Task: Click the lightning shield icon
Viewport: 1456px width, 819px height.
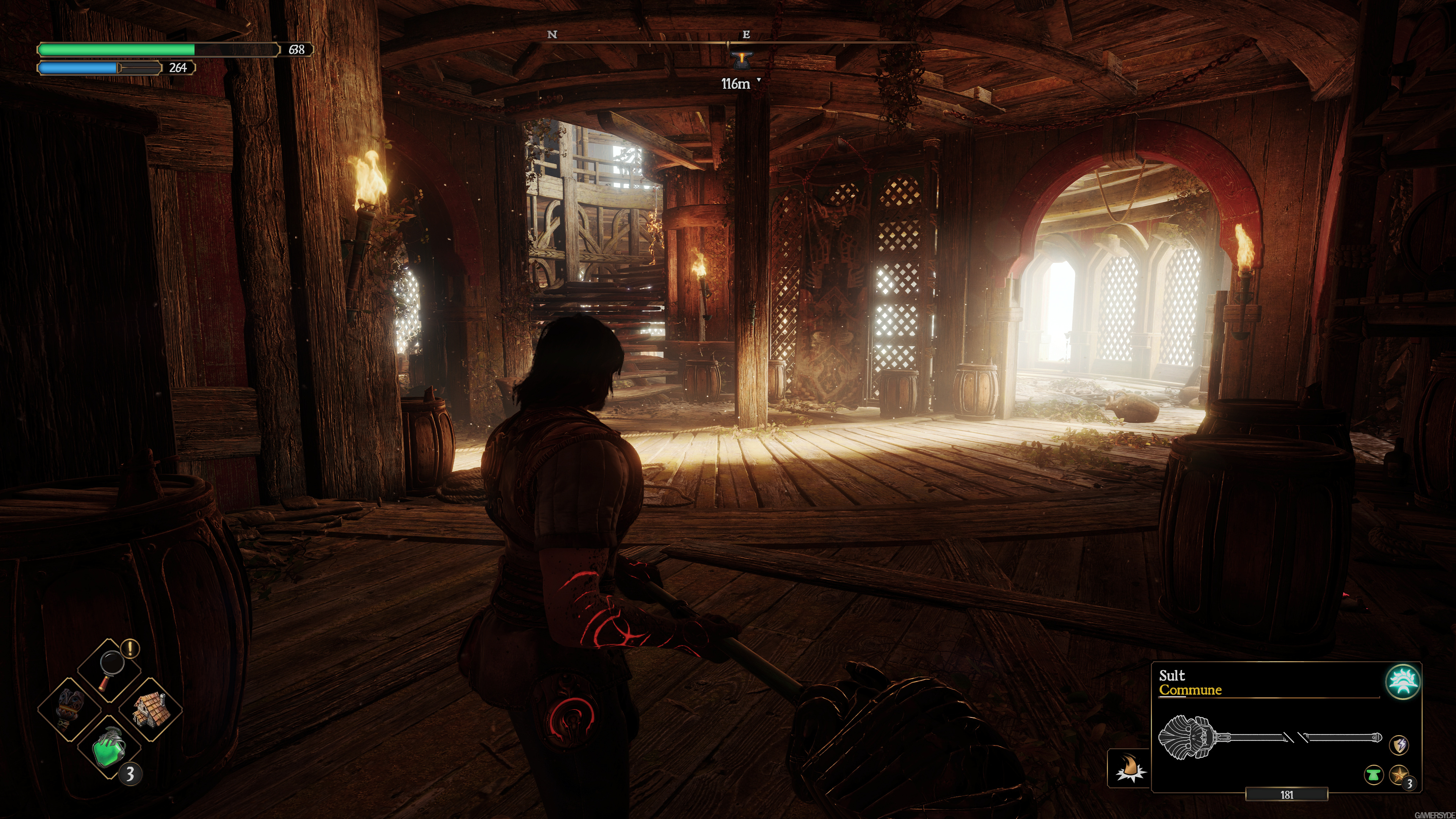Action: click(x=1398, y=745)
